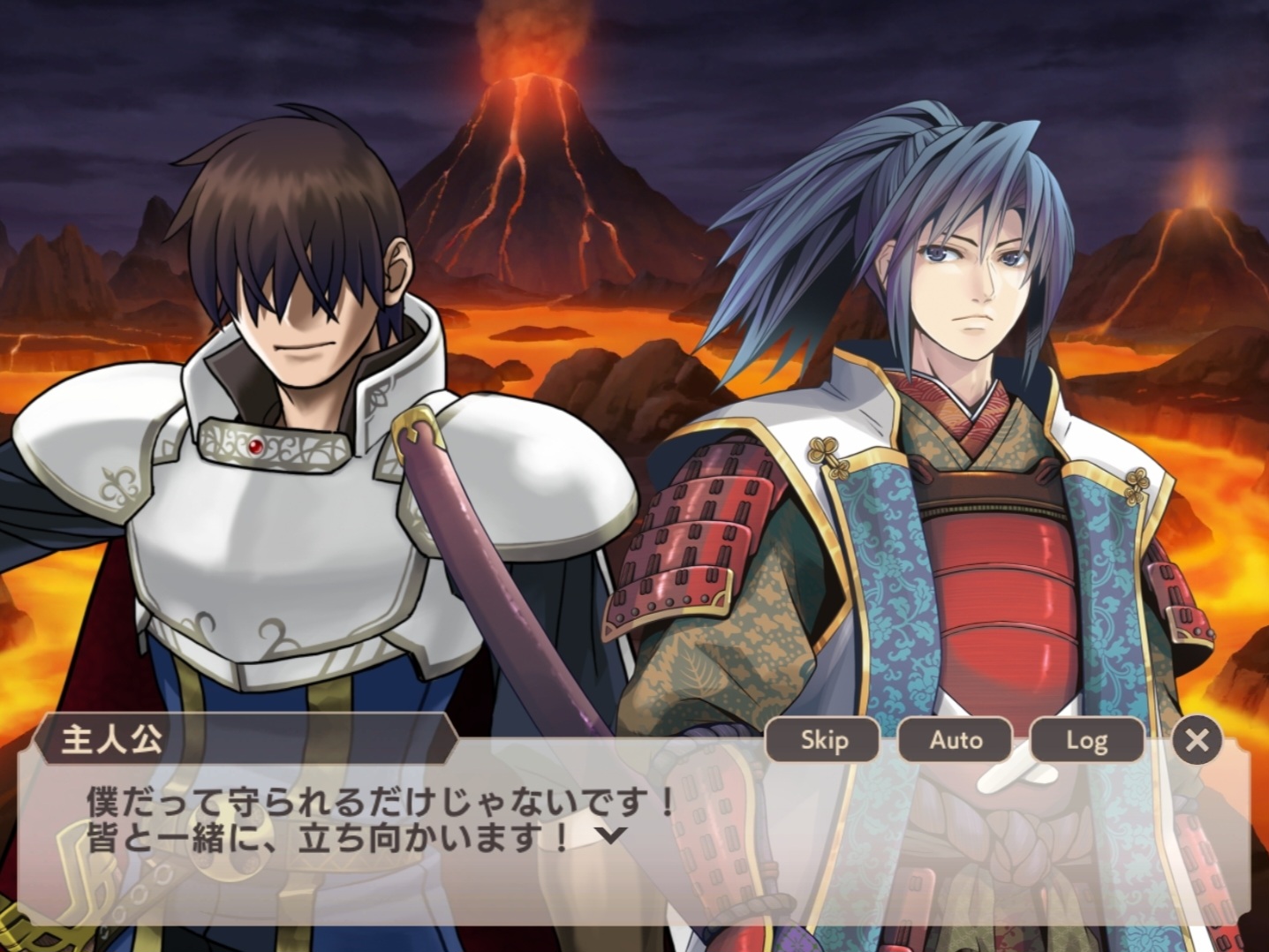Viewport: 1269px width, 952px height.
Task: Advance dialogue with the down arrow
Action: pos(611,835)
